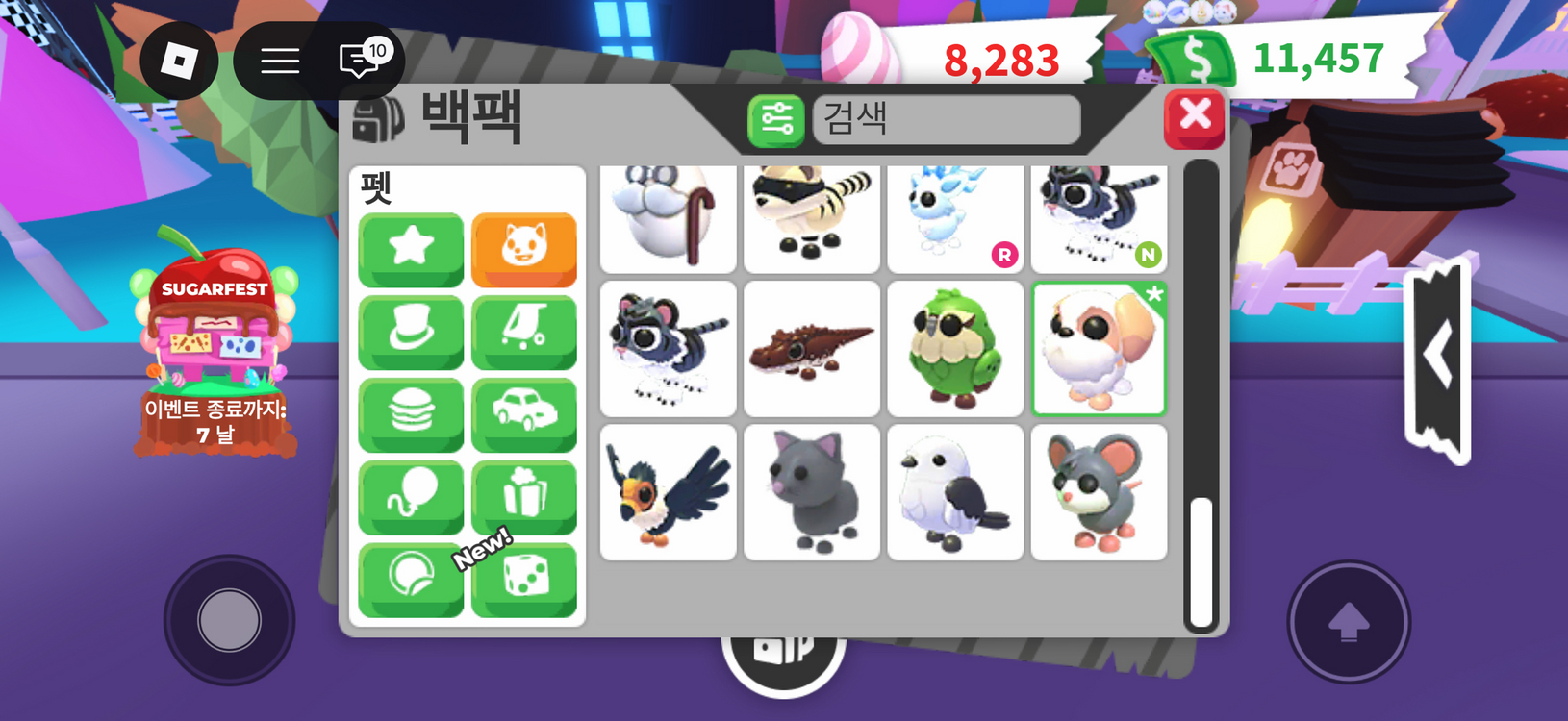
Task: Toggle the orange pet category filter
Action: pyautogui.click(x=523, y=250)
